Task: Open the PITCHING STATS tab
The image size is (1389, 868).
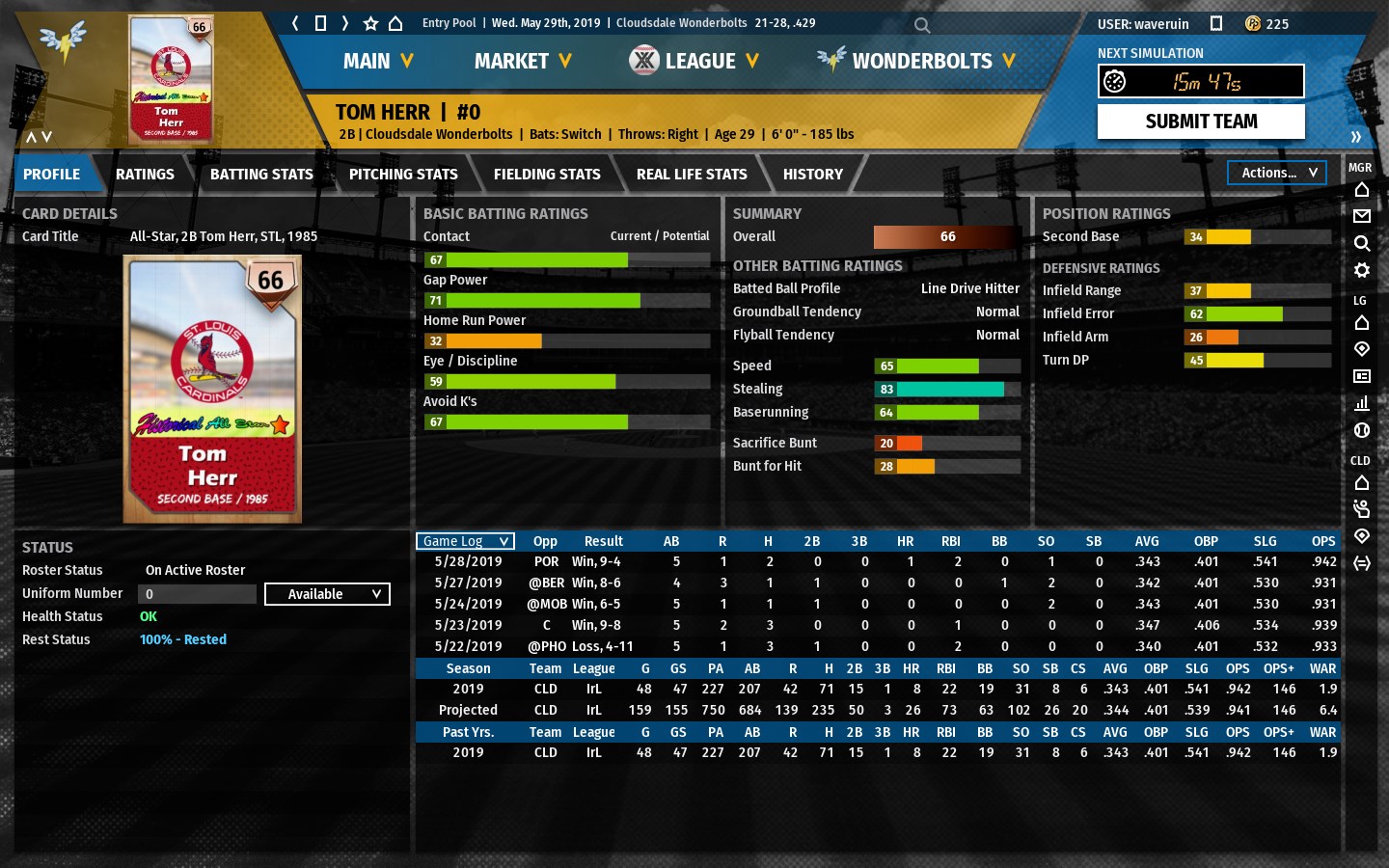Action: (x=403, y=174)
